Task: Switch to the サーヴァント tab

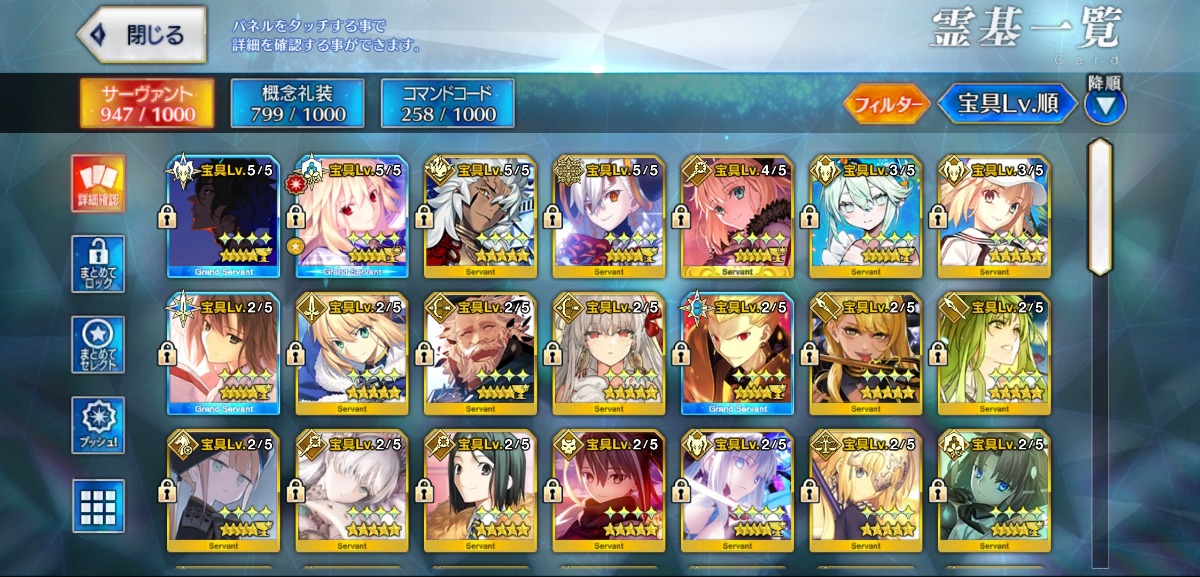Action: coord(147,104)
